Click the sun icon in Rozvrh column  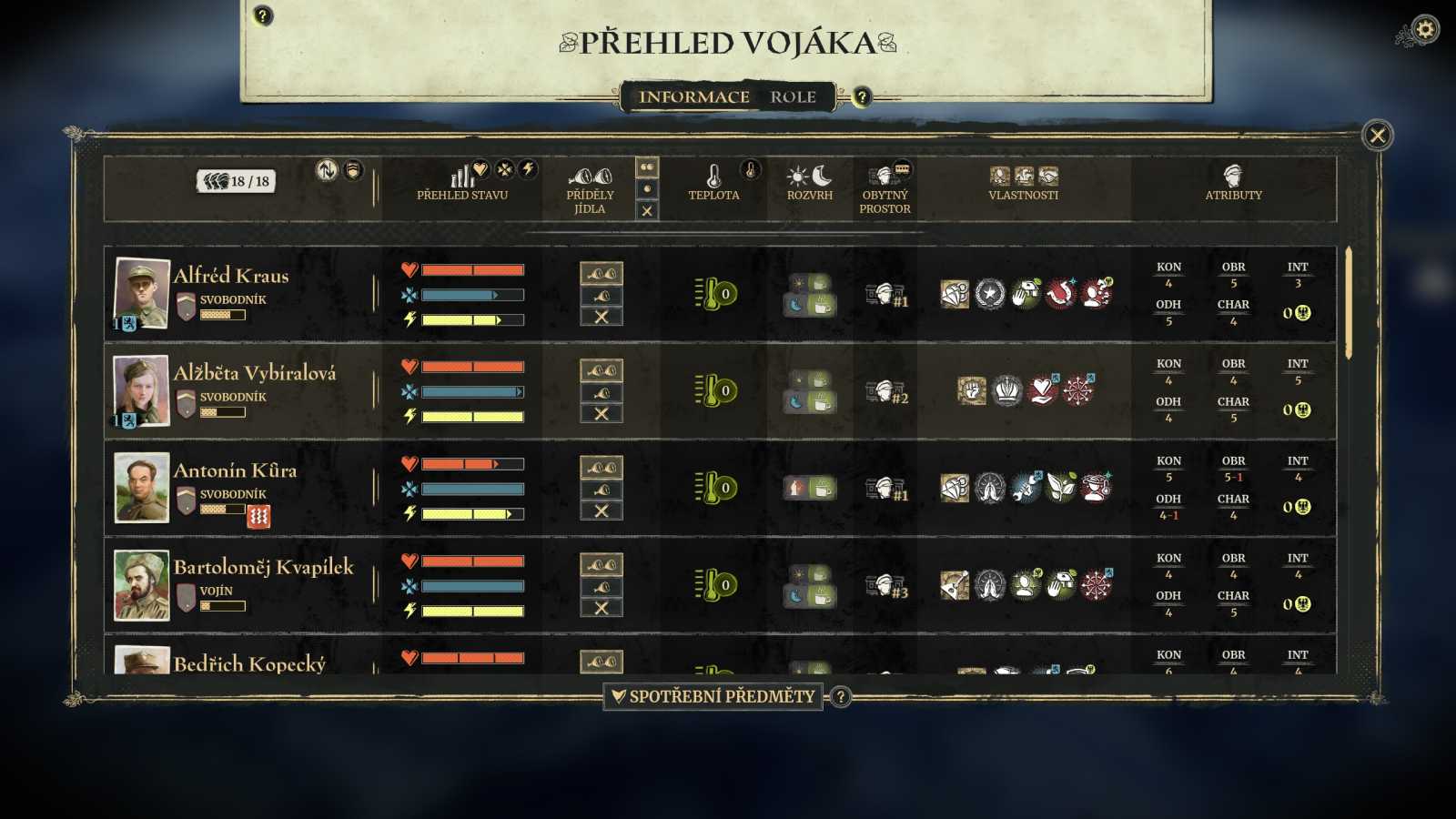click(797, 177)
